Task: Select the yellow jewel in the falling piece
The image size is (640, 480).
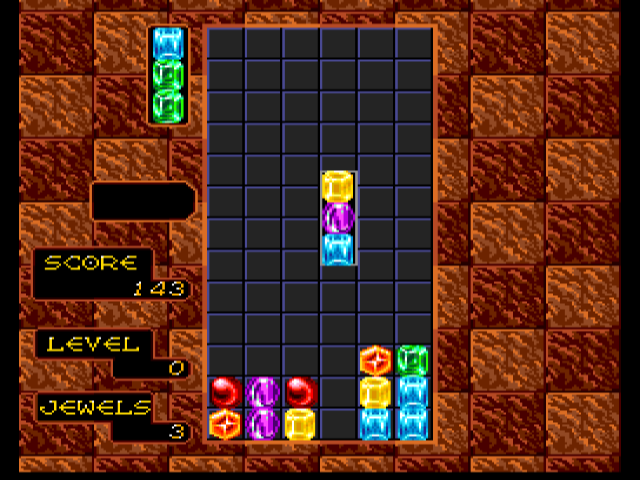Action: pyautogui.click(x=338, y=186)
